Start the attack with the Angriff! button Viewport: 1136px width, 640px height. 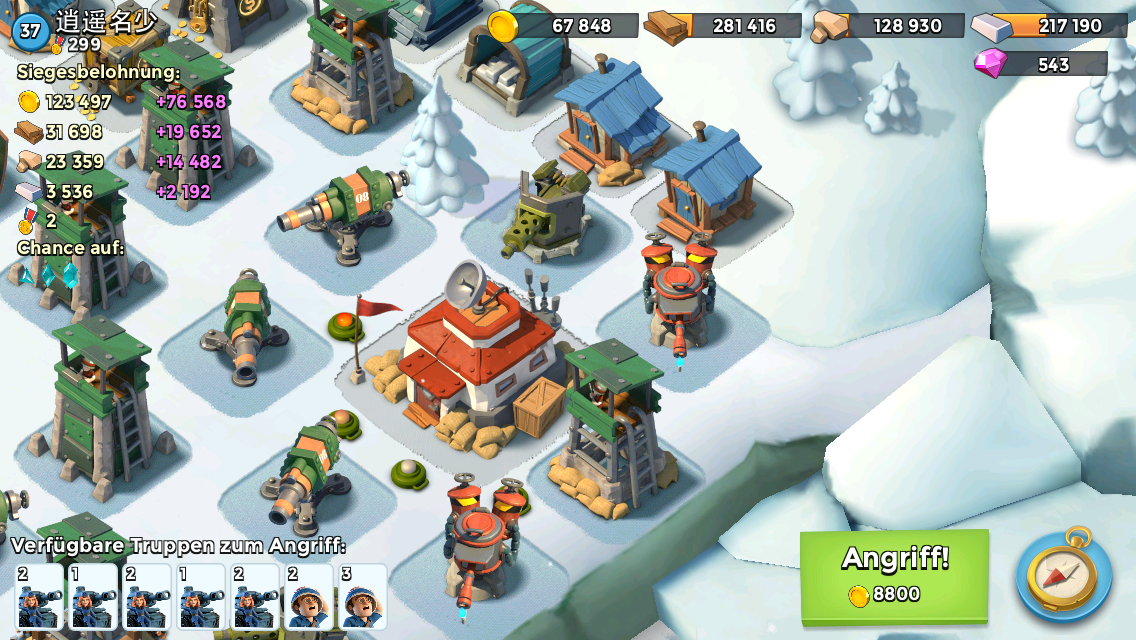(x=894, y=575)
